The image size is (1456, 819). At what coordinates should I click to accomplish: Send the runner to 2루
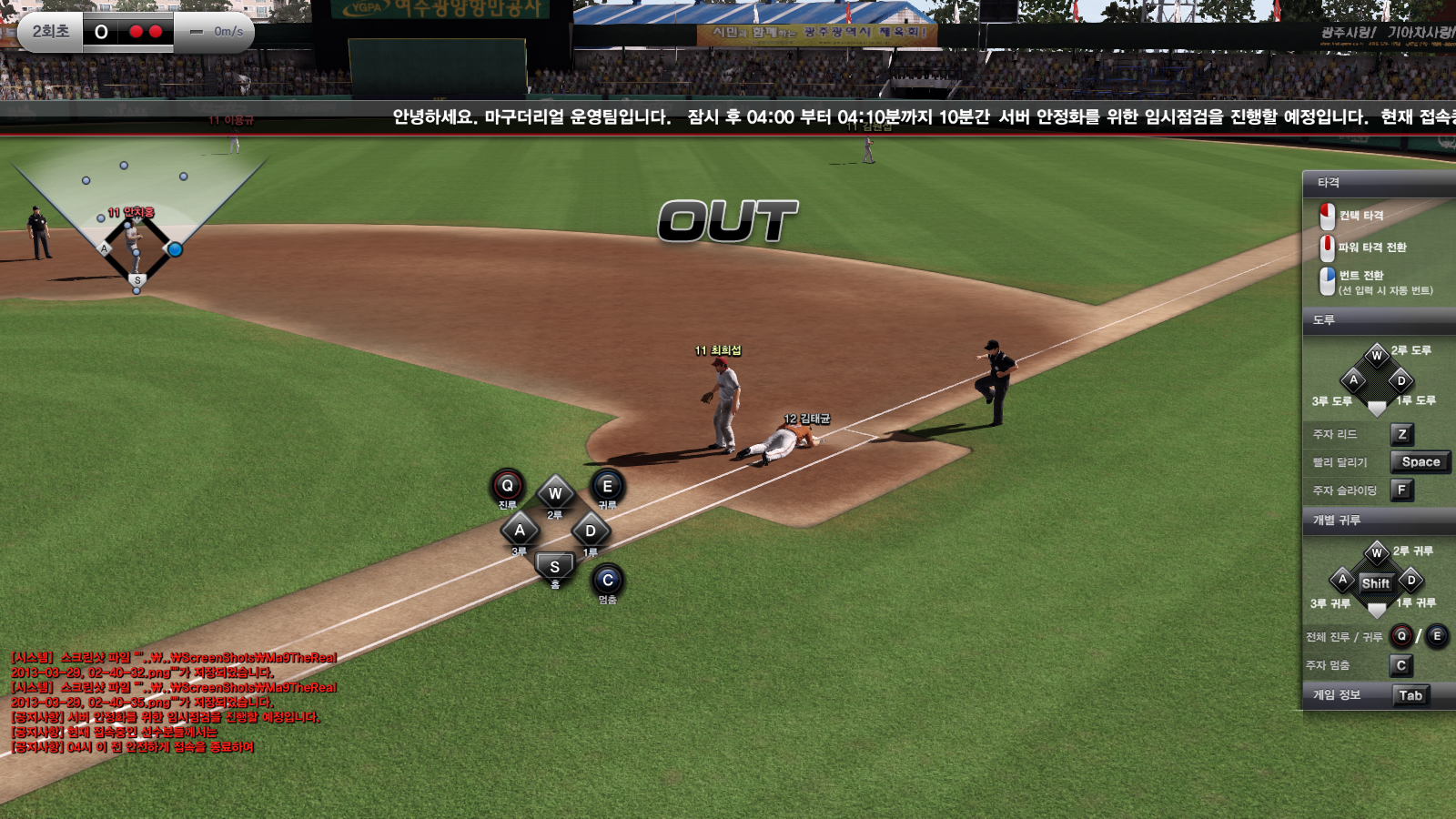(x=555, y=494)
